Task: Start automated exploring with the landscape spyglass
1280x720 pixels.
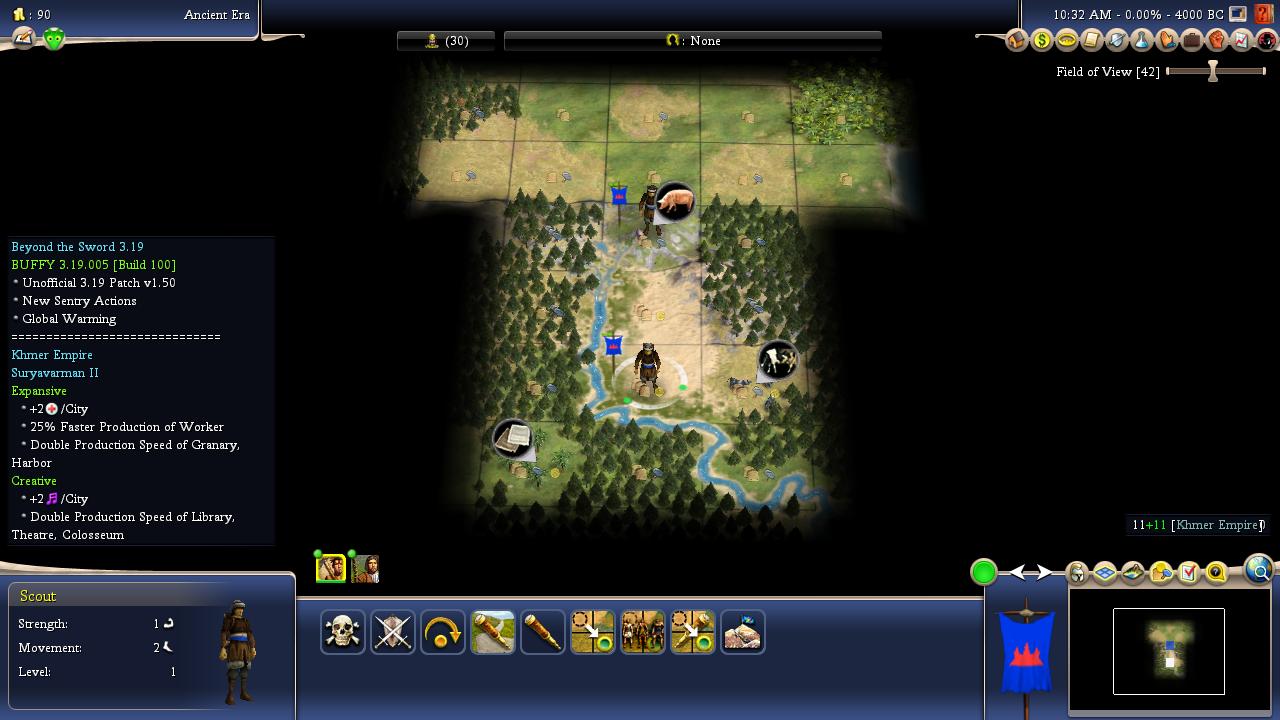Action: pyautogui.click(x=493, y=632)
